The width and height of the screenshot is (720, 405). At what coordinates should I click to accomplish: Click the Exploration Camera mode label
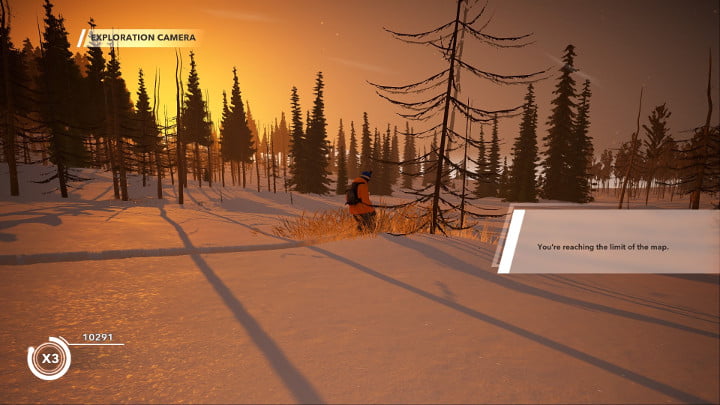[x=140, y=38]
